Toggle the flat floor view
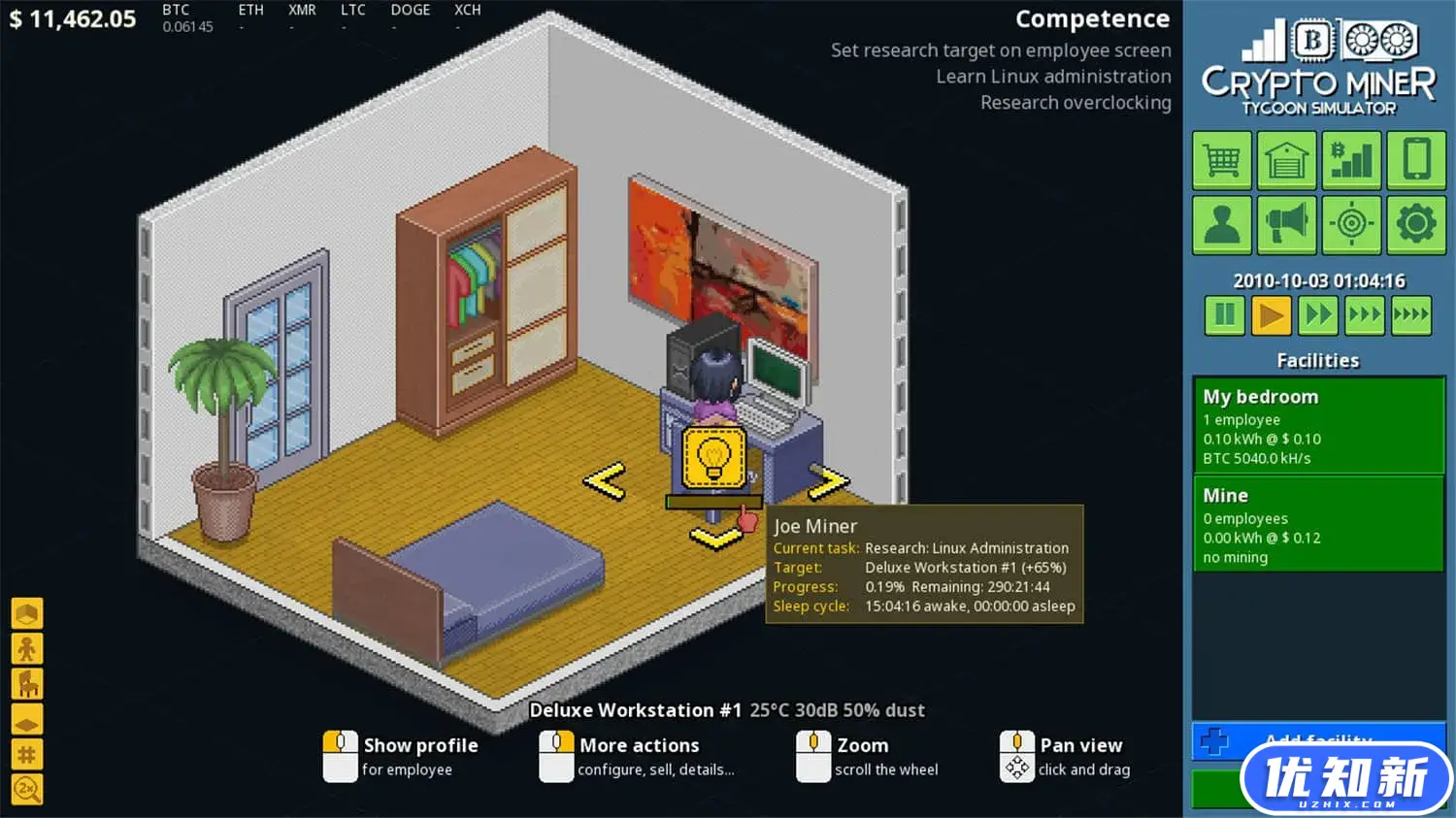This screenshot has height=818, width=1456. click(x=26, y=718)
